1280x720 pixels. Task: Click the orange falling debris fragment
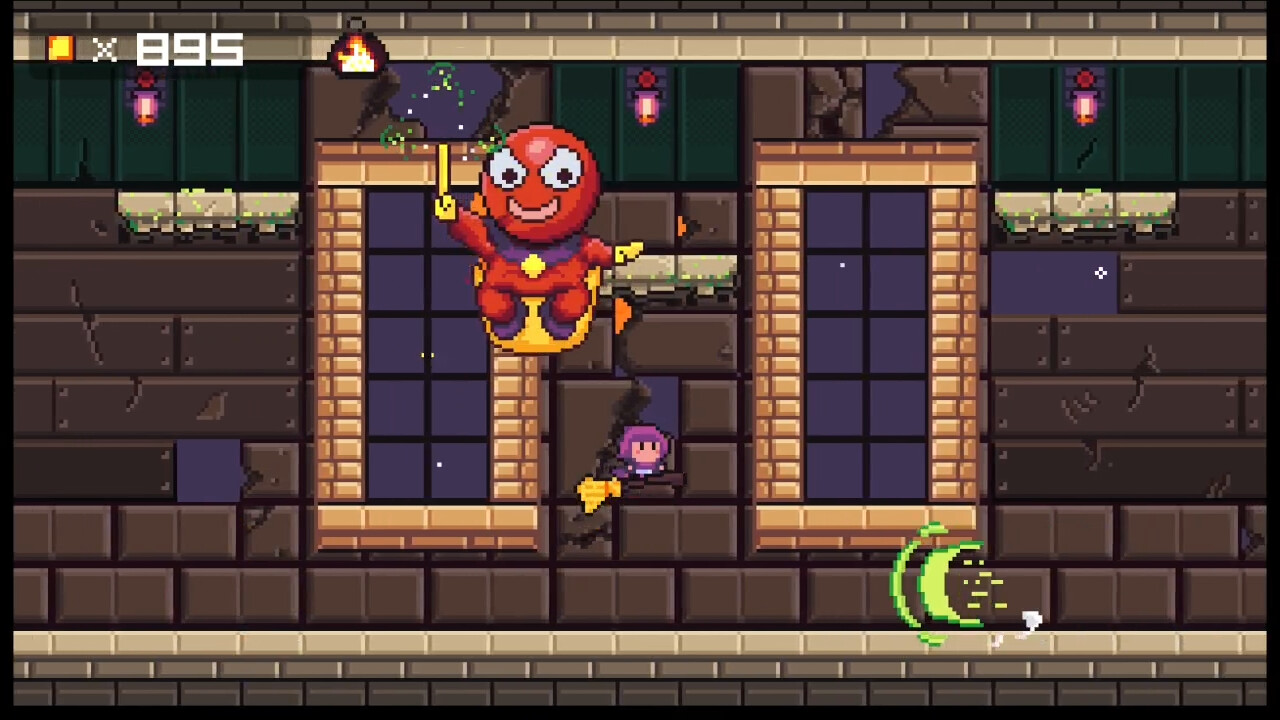tap(620, 315)
